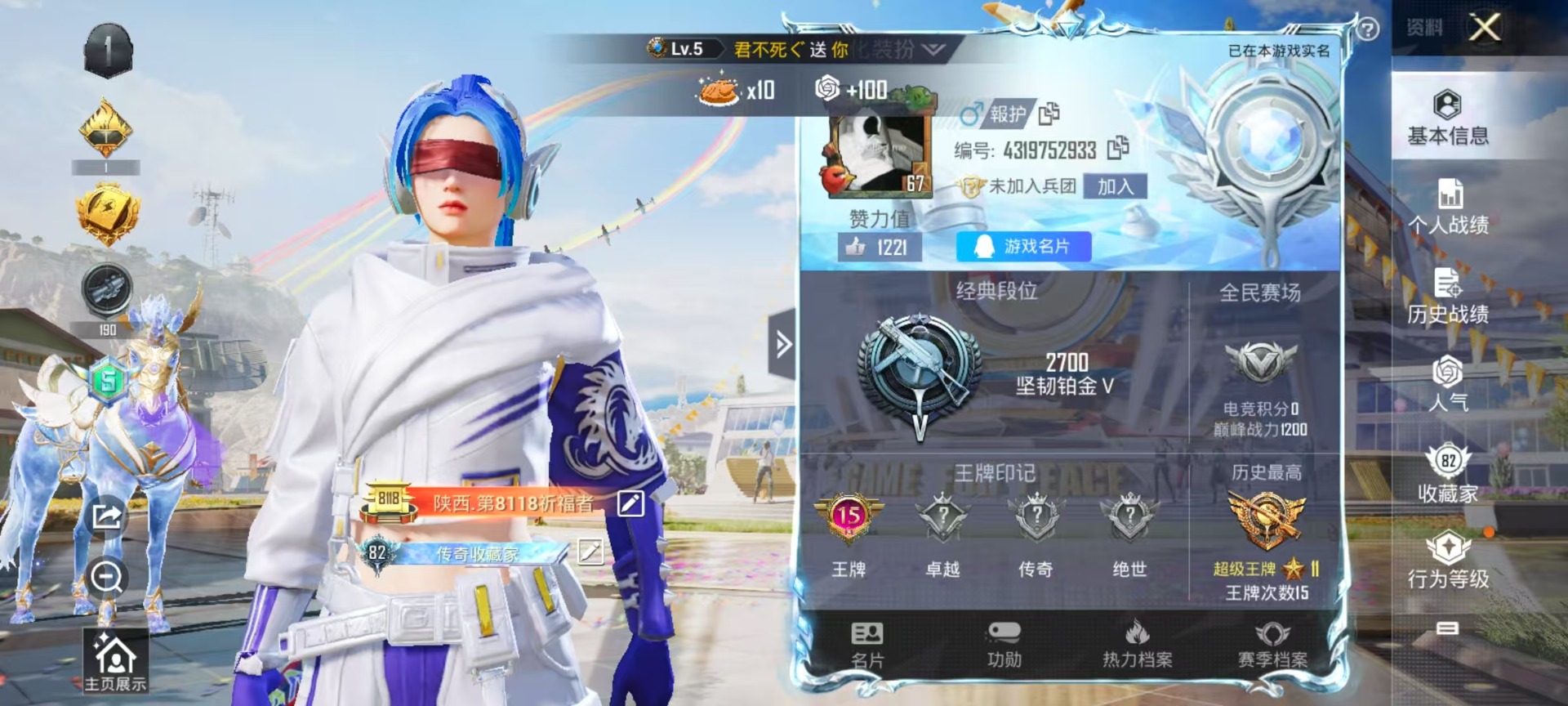This screenshot has width=1568, height=706.
Task: Click the 主页展示 home display button
Action: 115,661
